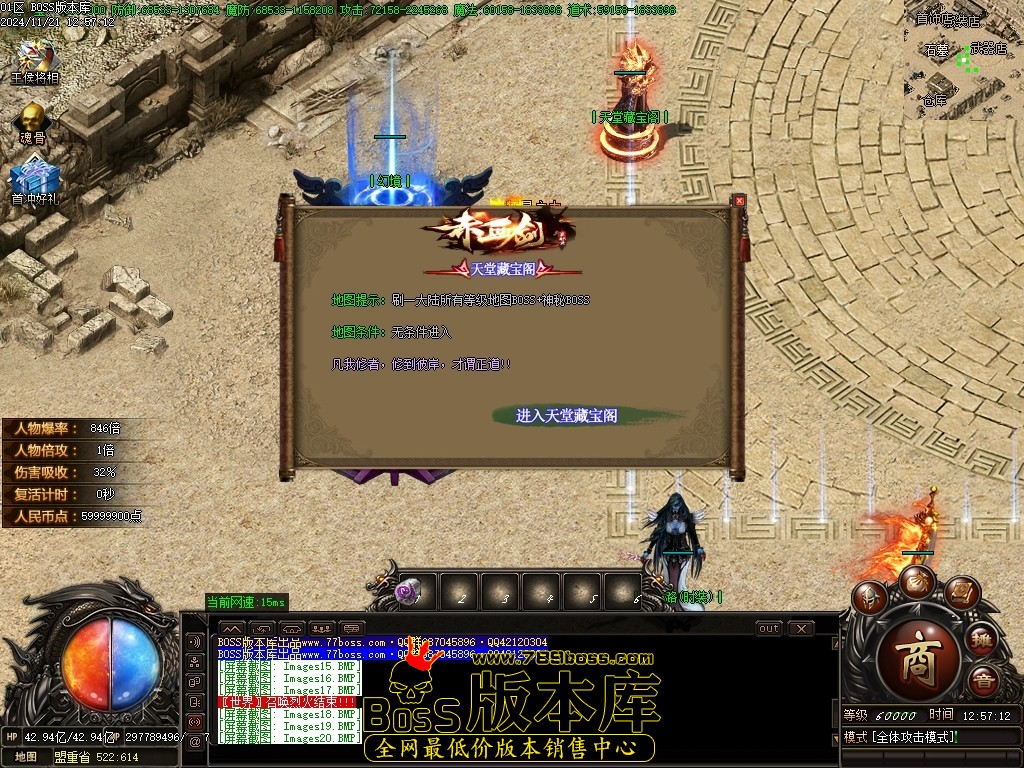1024x768 pixels.
Task: Click the @ chat channel button
Action: (x=195, y=741)
